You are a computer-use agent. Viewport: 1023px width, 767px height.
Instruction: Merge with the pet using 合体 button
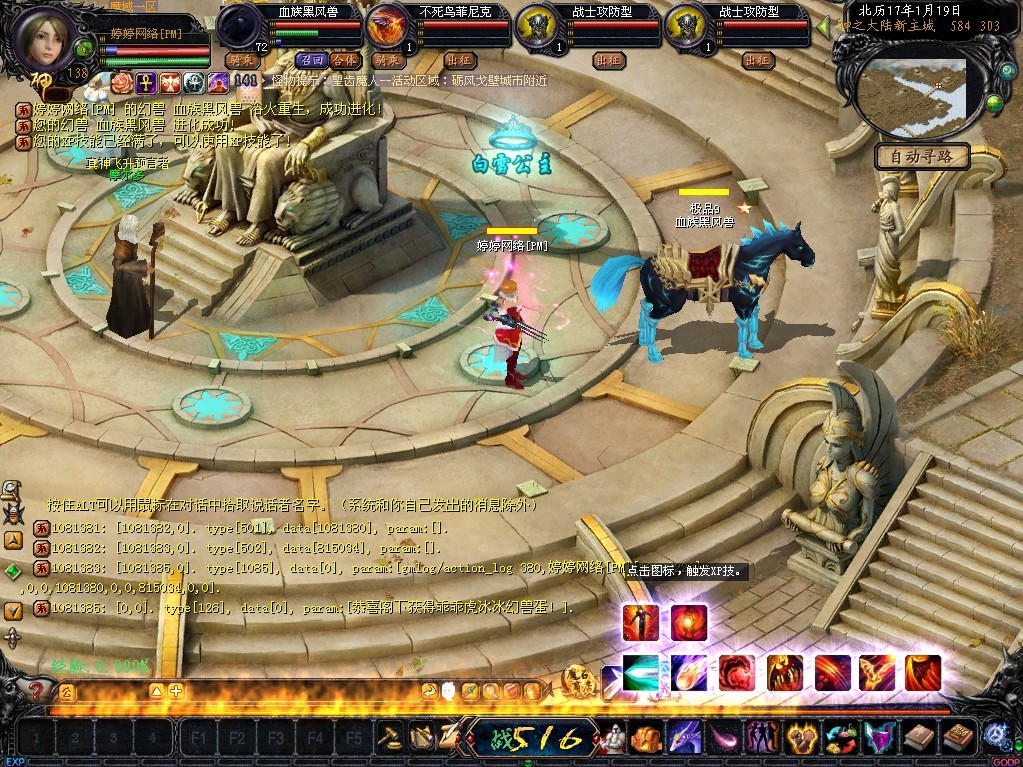[x=343, y=60]
